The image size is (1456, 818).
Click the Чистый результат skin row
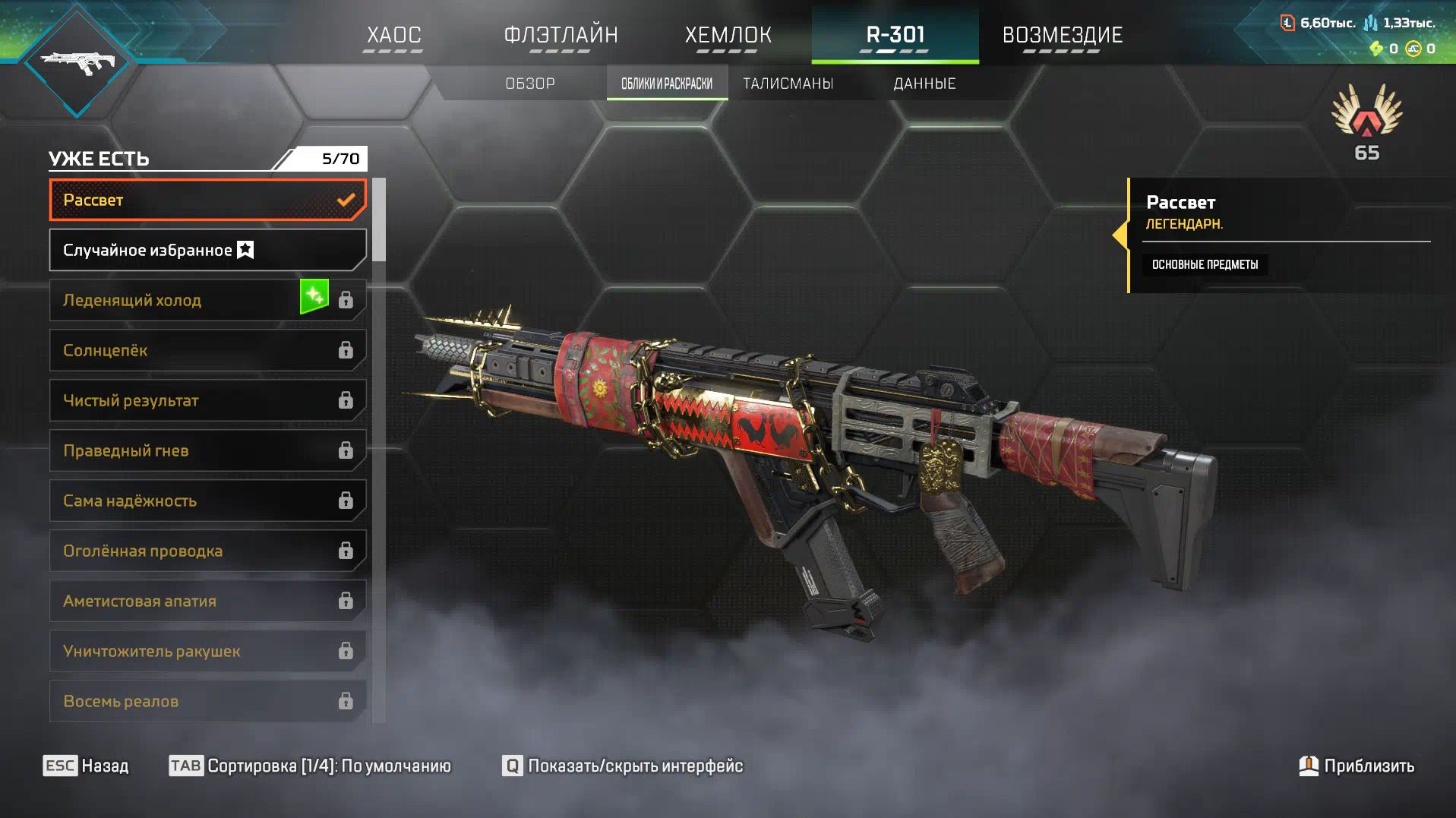207,400
